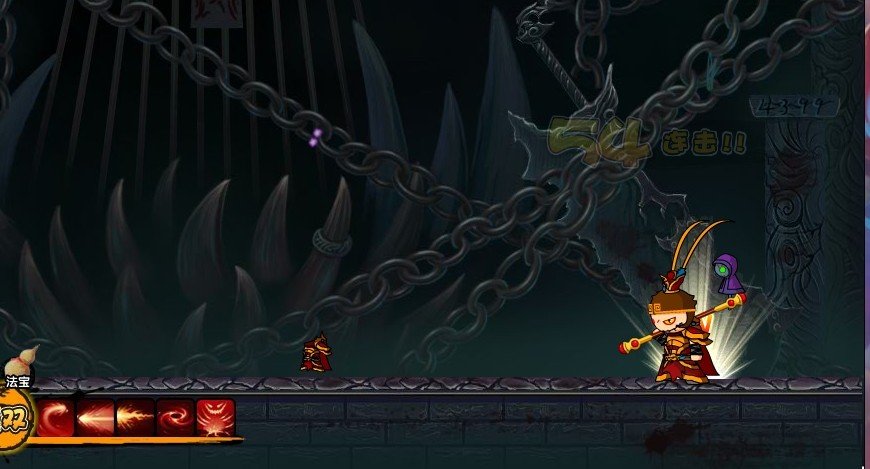The width and height of the screenshot is (870, 469).
Task: Trigger the leftward piercing thrust skill
Action: click(96, 416)
